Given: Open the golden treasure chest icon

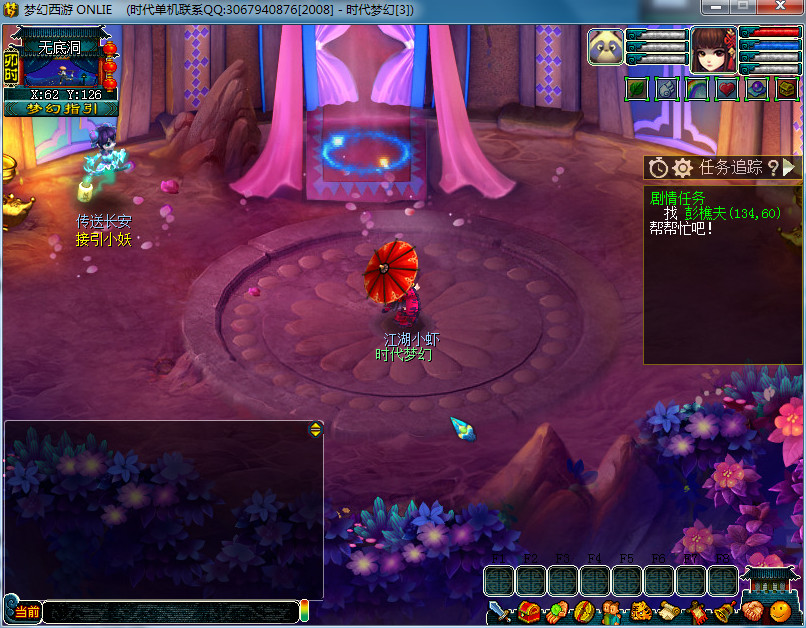Looking at the screenshot, I should coord(787,89).
